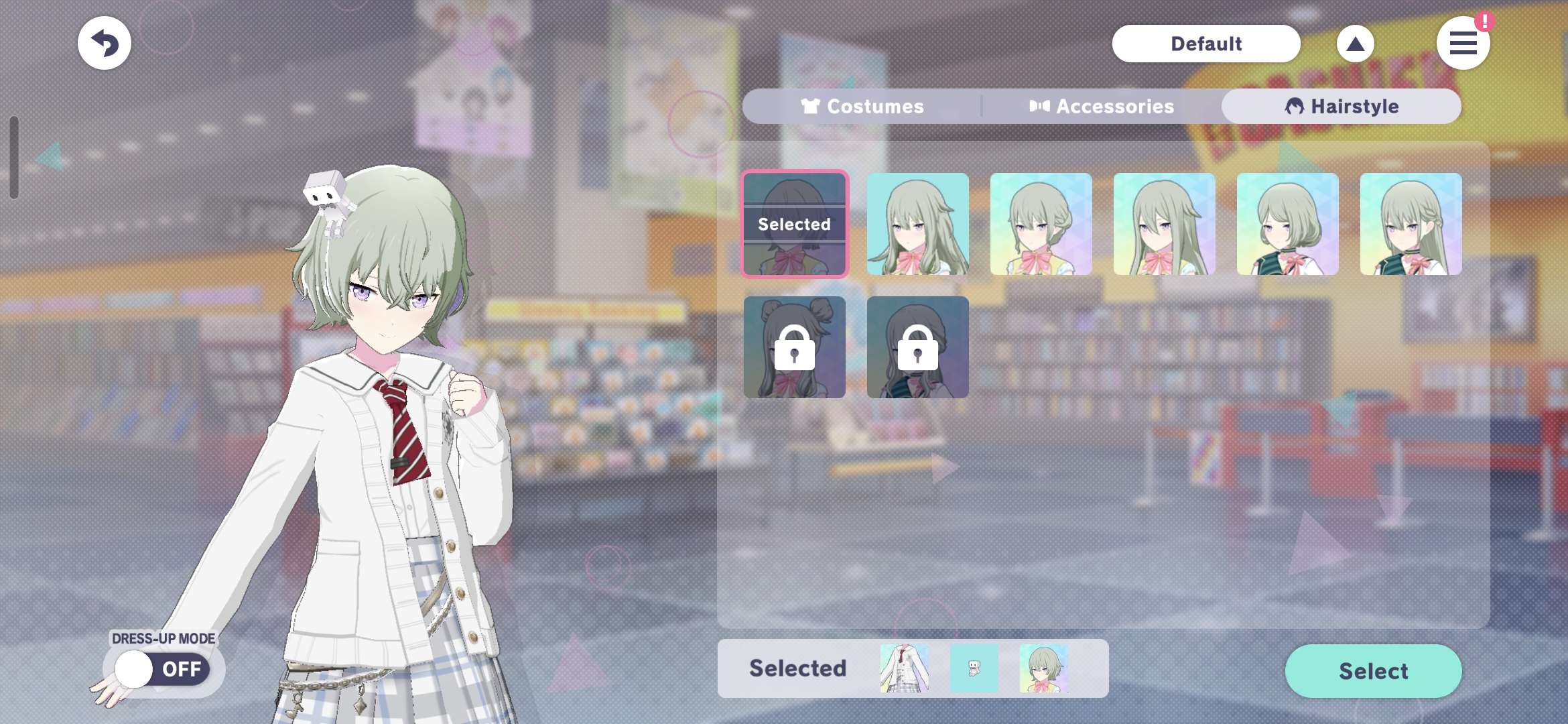Click the selected robot accessory preview
This screenshot has height=724, width=1568.
(x=974, y=668)
